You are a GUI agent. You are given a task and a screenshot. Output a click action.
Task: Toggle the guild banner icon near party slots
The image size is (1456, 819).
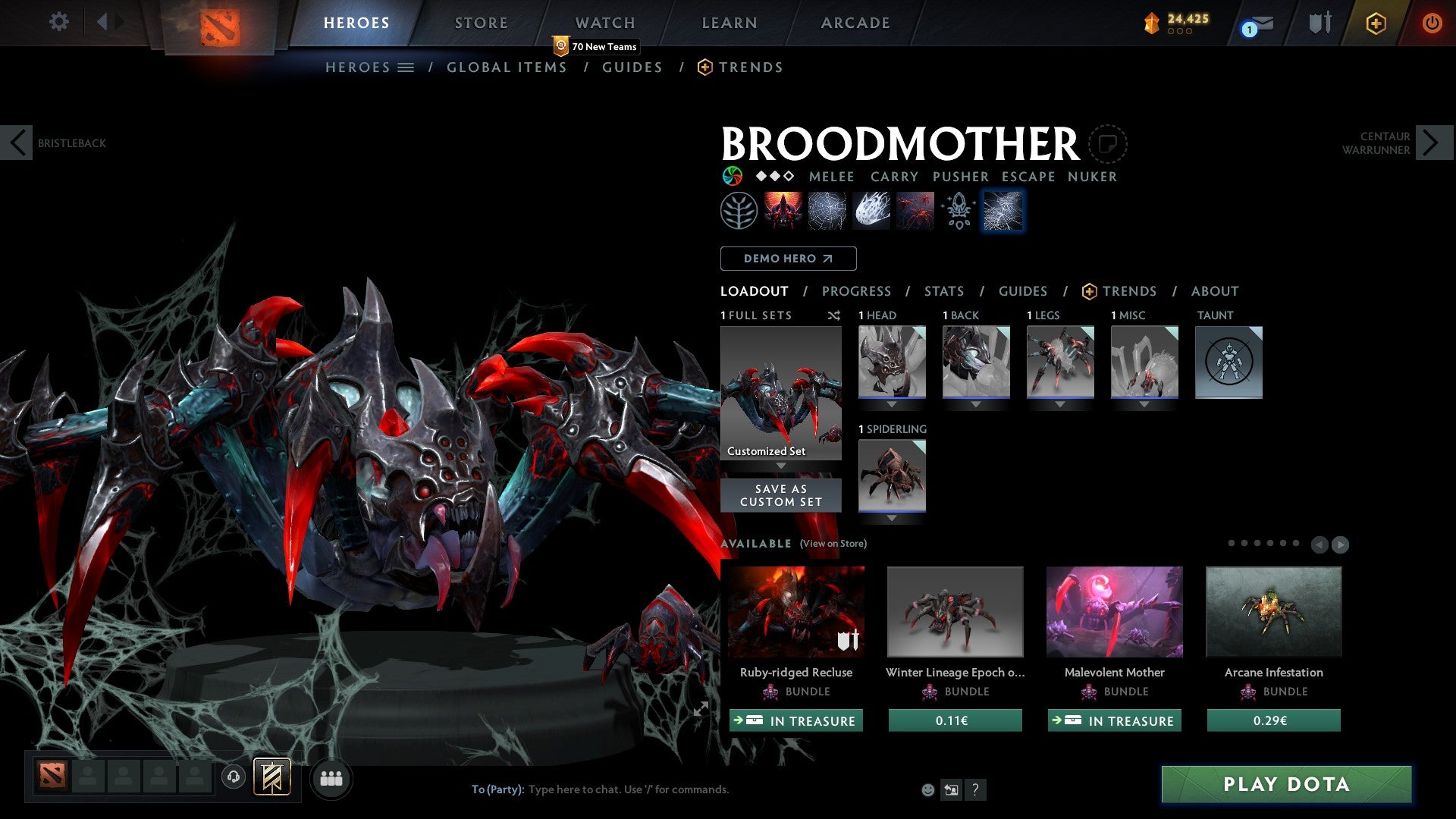coord(273,778)
